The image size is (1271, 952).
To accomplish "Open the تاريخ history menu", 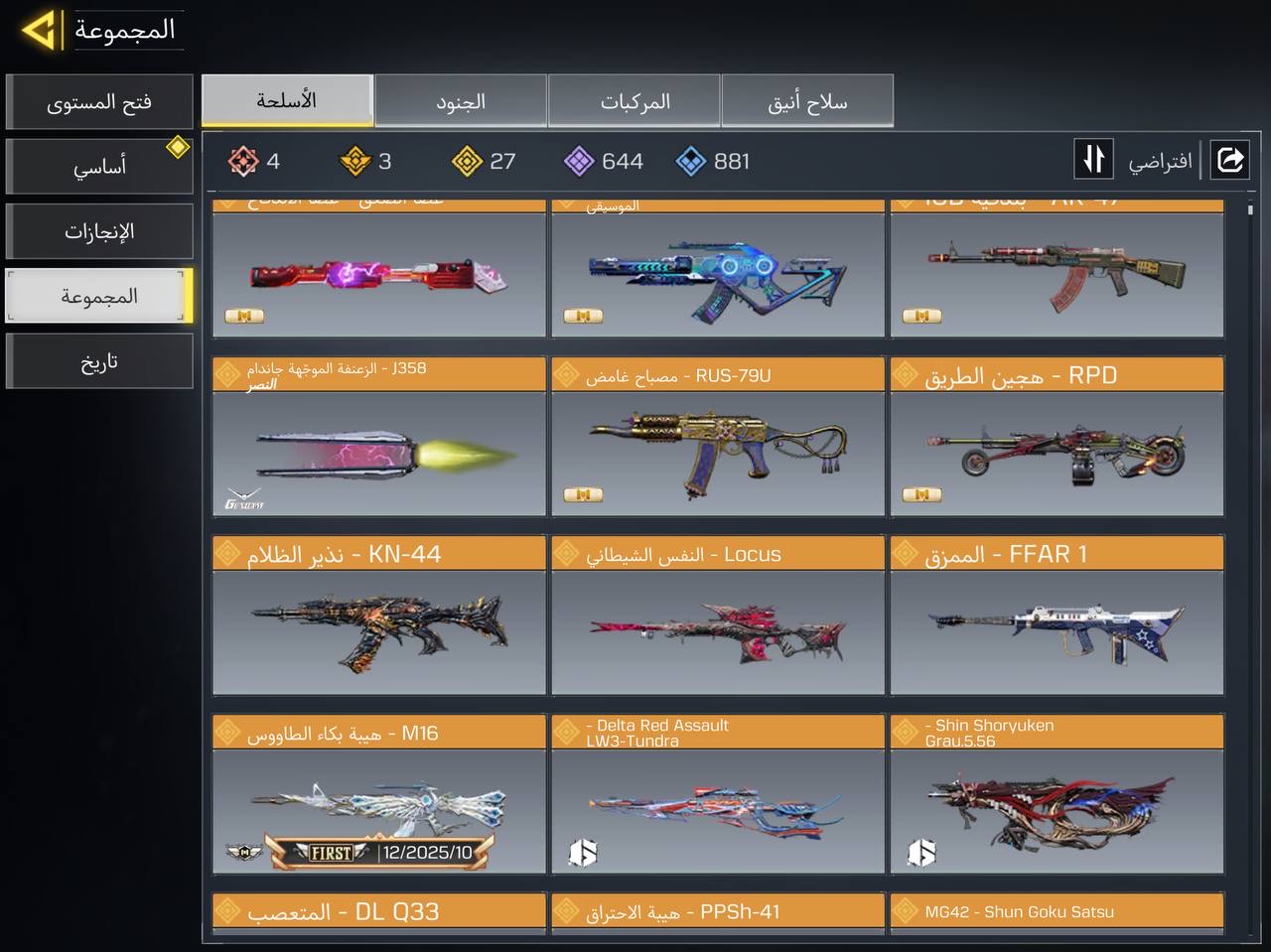I will pyautogui.click(x=99, y=361).
